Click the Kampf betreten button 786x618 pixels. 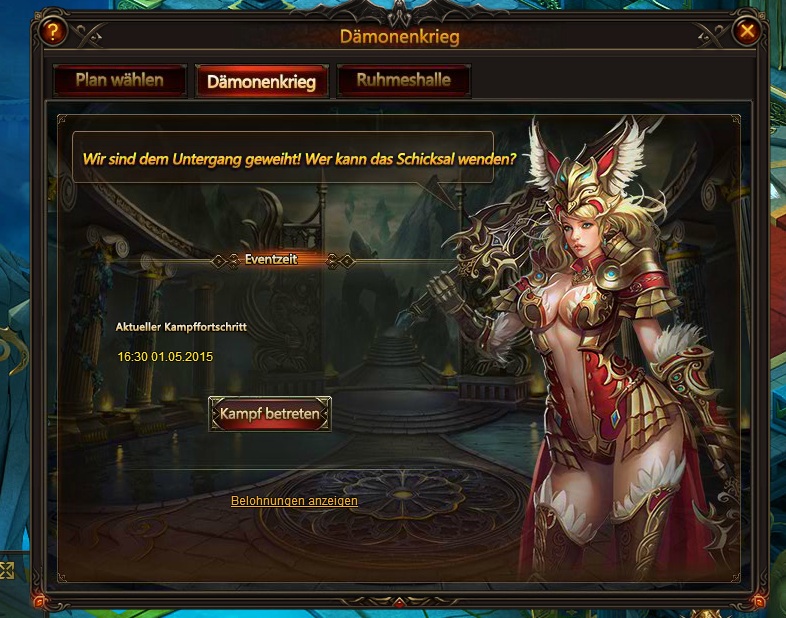click(269, 414)
